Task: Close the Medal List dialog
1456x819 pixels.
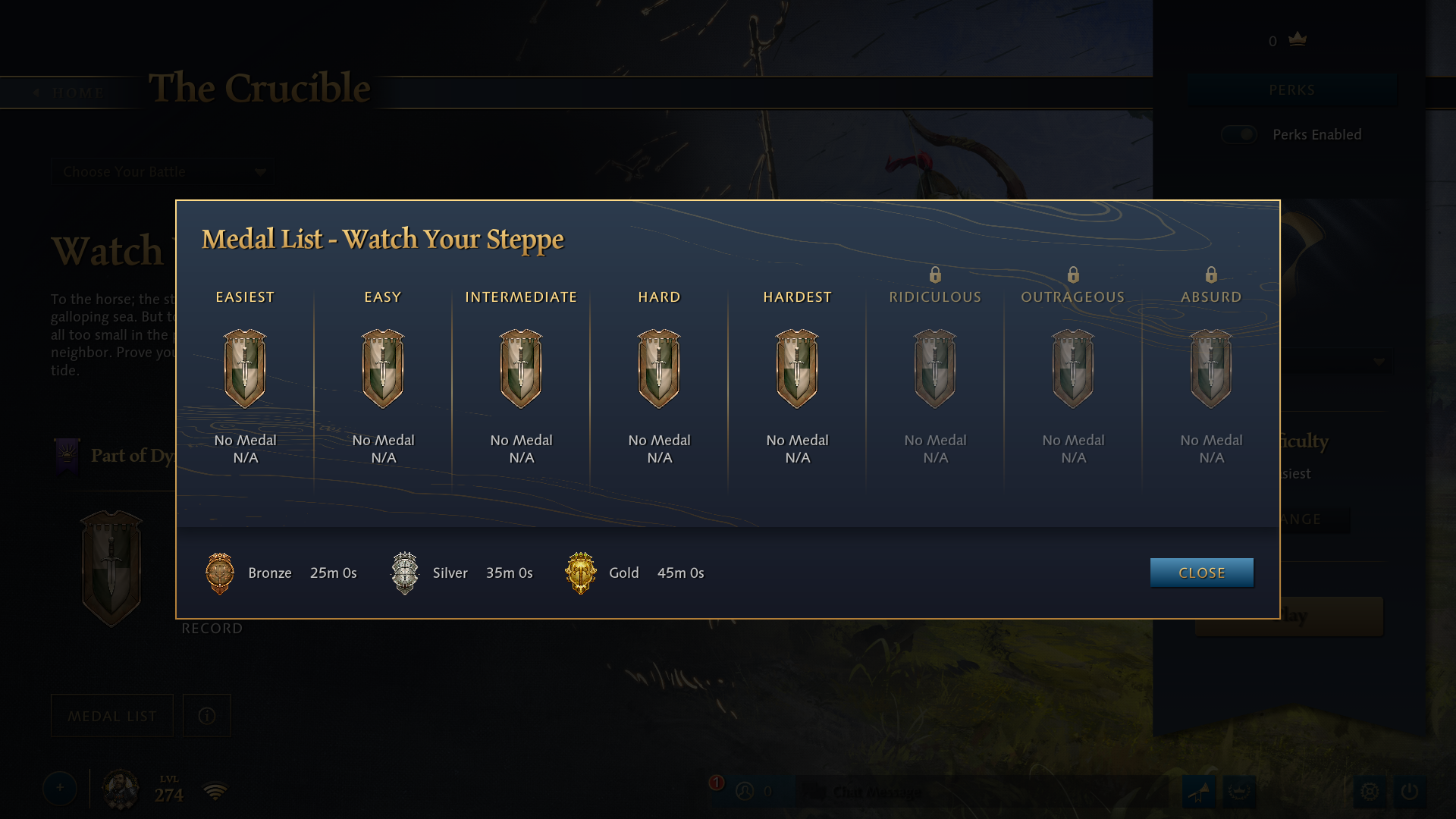Action: click(x=1201, y=573)
